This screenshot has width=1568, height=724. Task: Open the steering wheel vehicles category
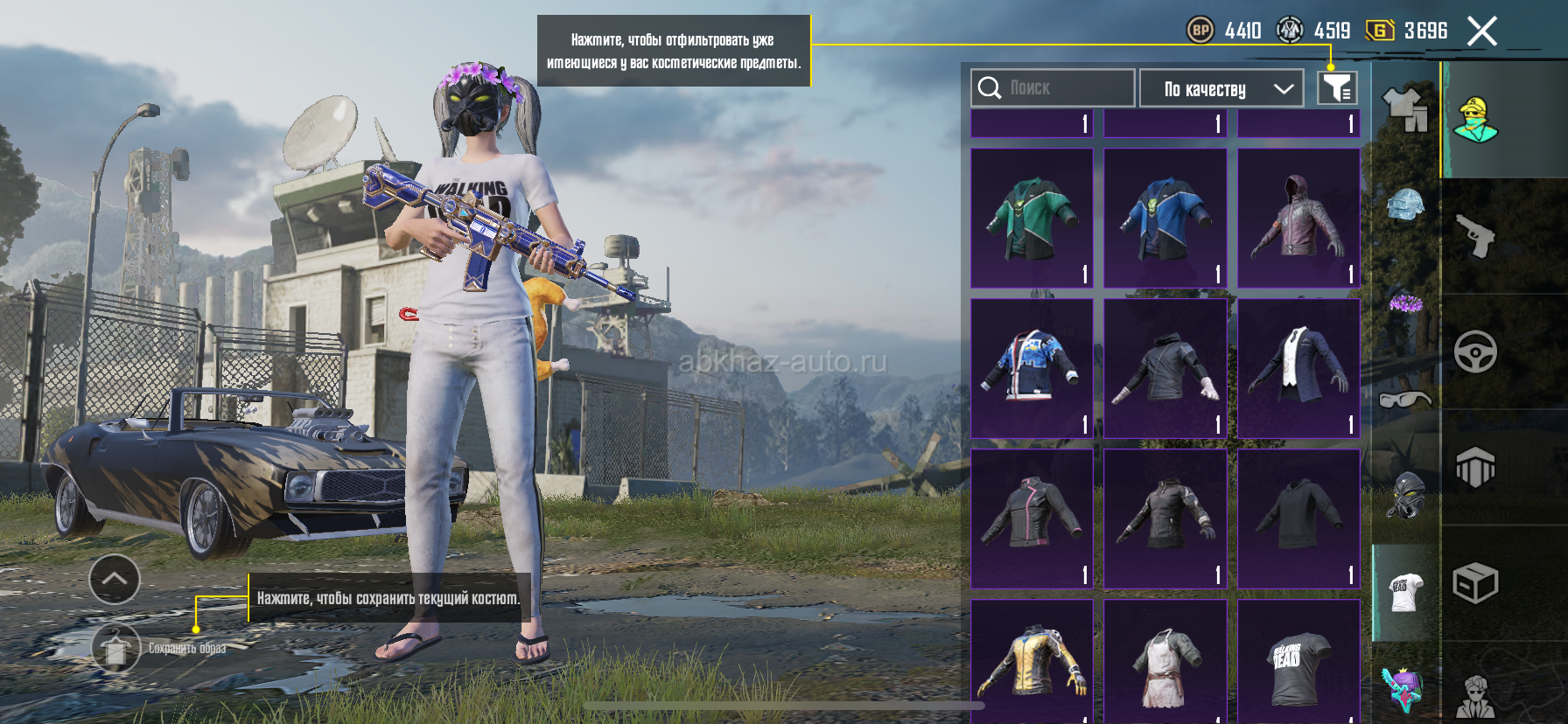(1475, 352)
